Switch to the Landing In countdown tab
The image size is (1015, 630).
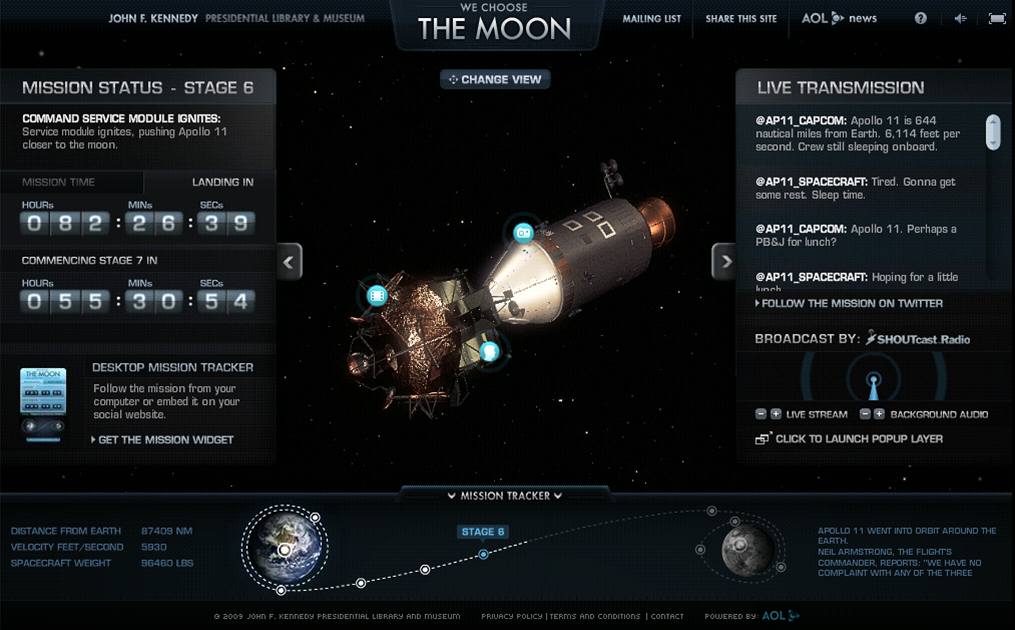(222, 182)
